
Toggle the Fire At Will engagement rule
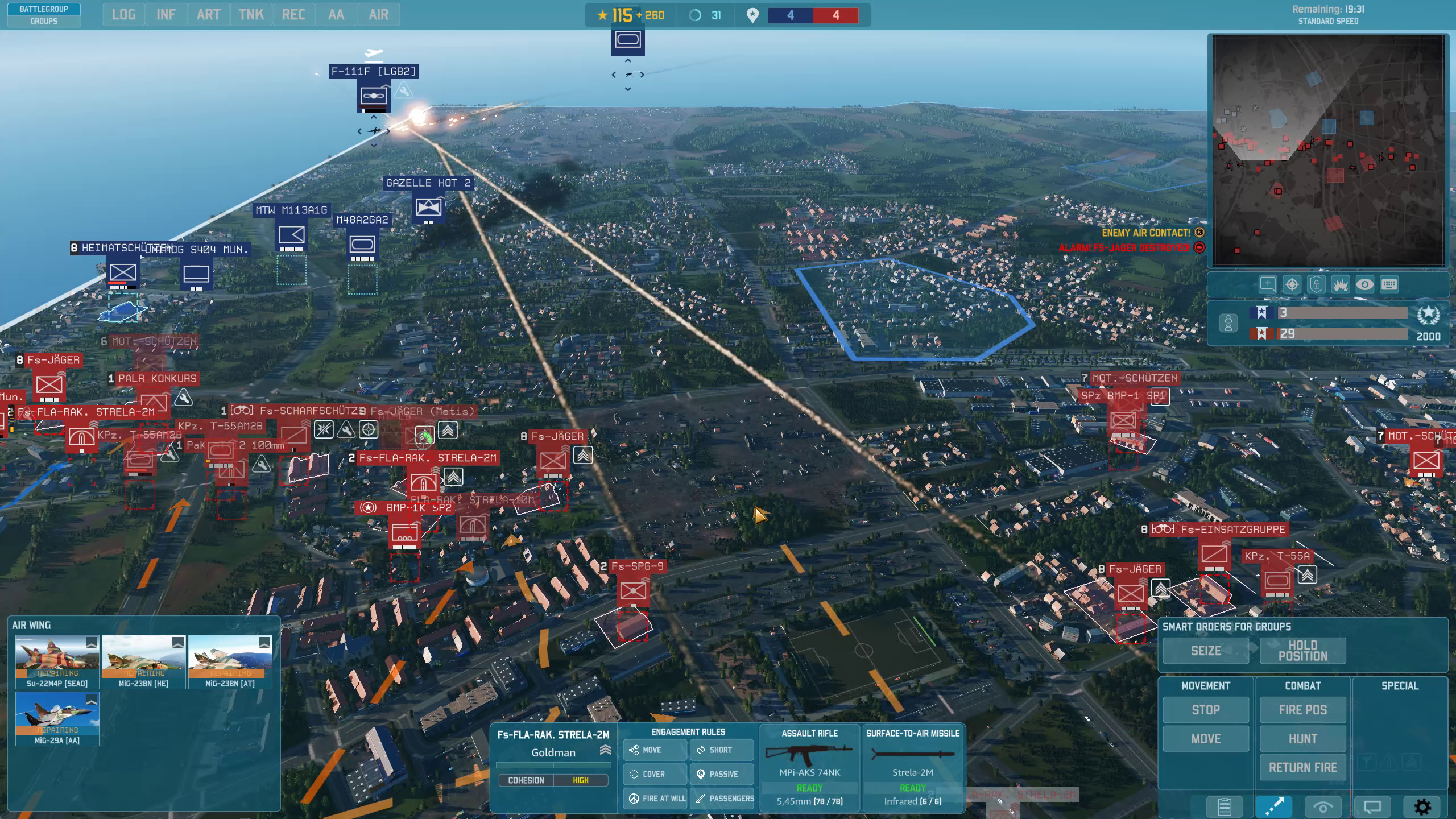(x=656, y=799)
